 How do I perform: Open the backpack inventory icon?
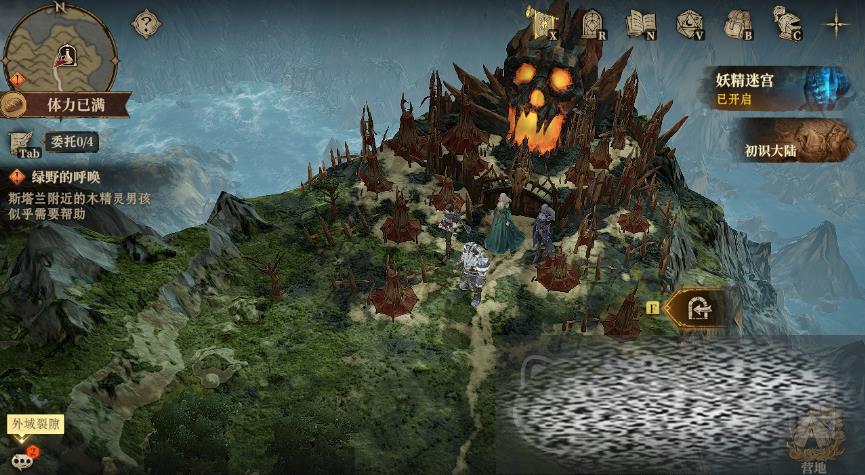(x=738, y=22)
